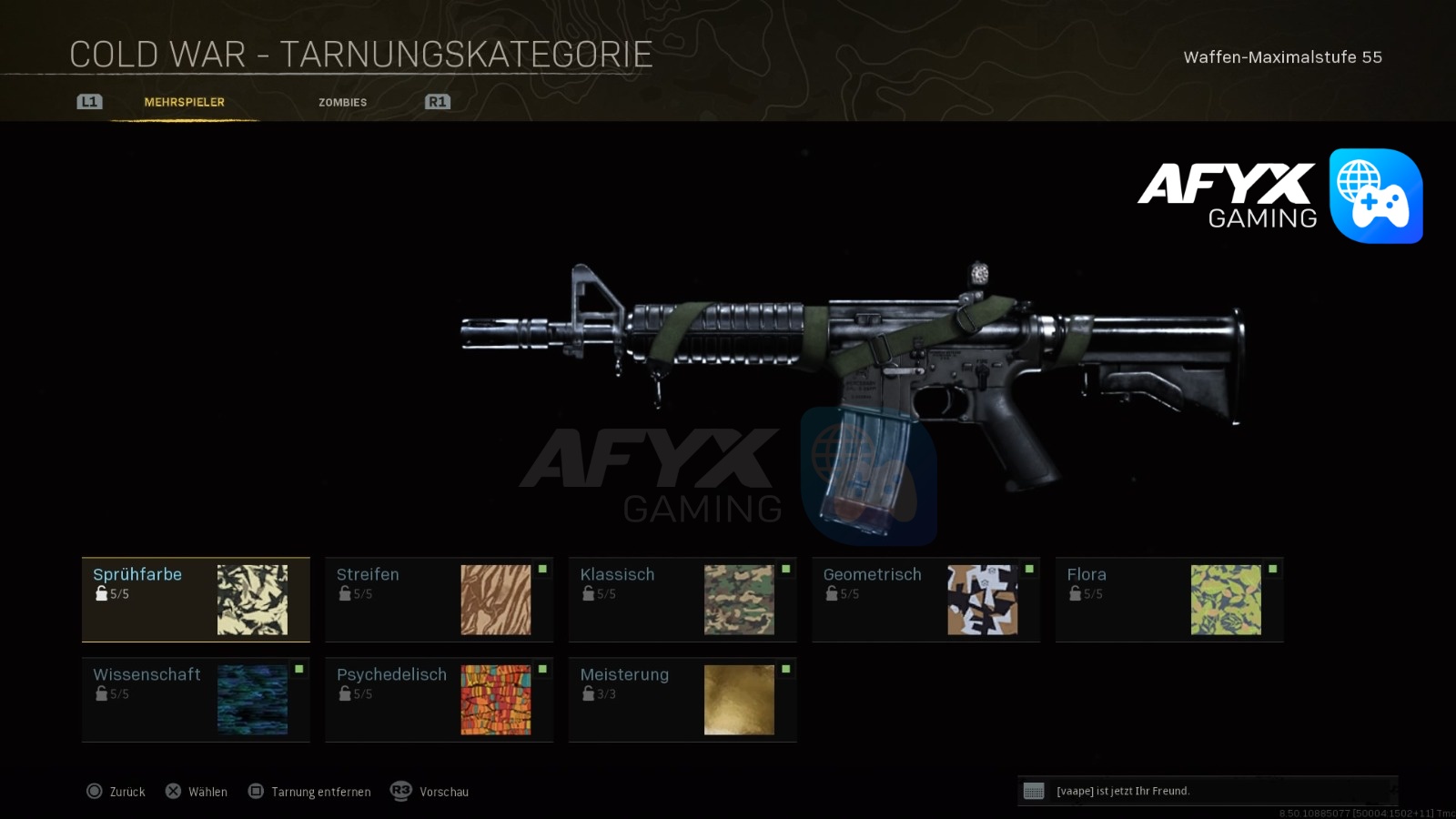The image size is (1456, 819).
Task: Open the friend notification from vaape
Action: tap(1207, 791)
